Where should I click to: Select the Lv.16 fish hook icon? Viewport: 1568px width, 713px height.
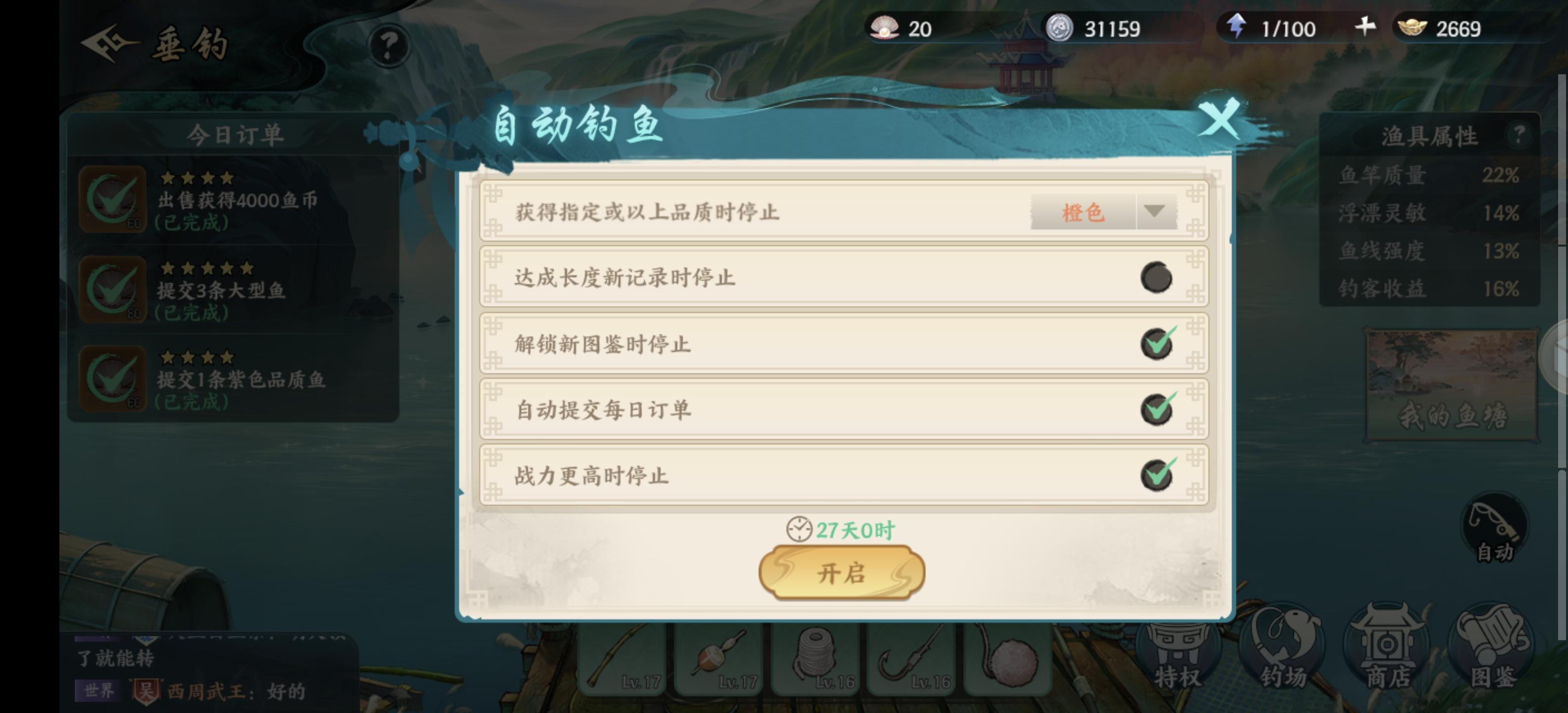(x=912, y=658)
